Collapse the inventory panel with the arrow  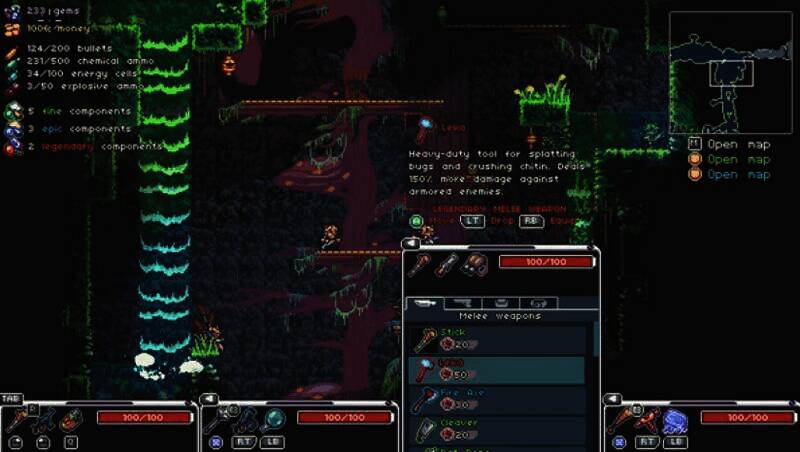point(410,243)
